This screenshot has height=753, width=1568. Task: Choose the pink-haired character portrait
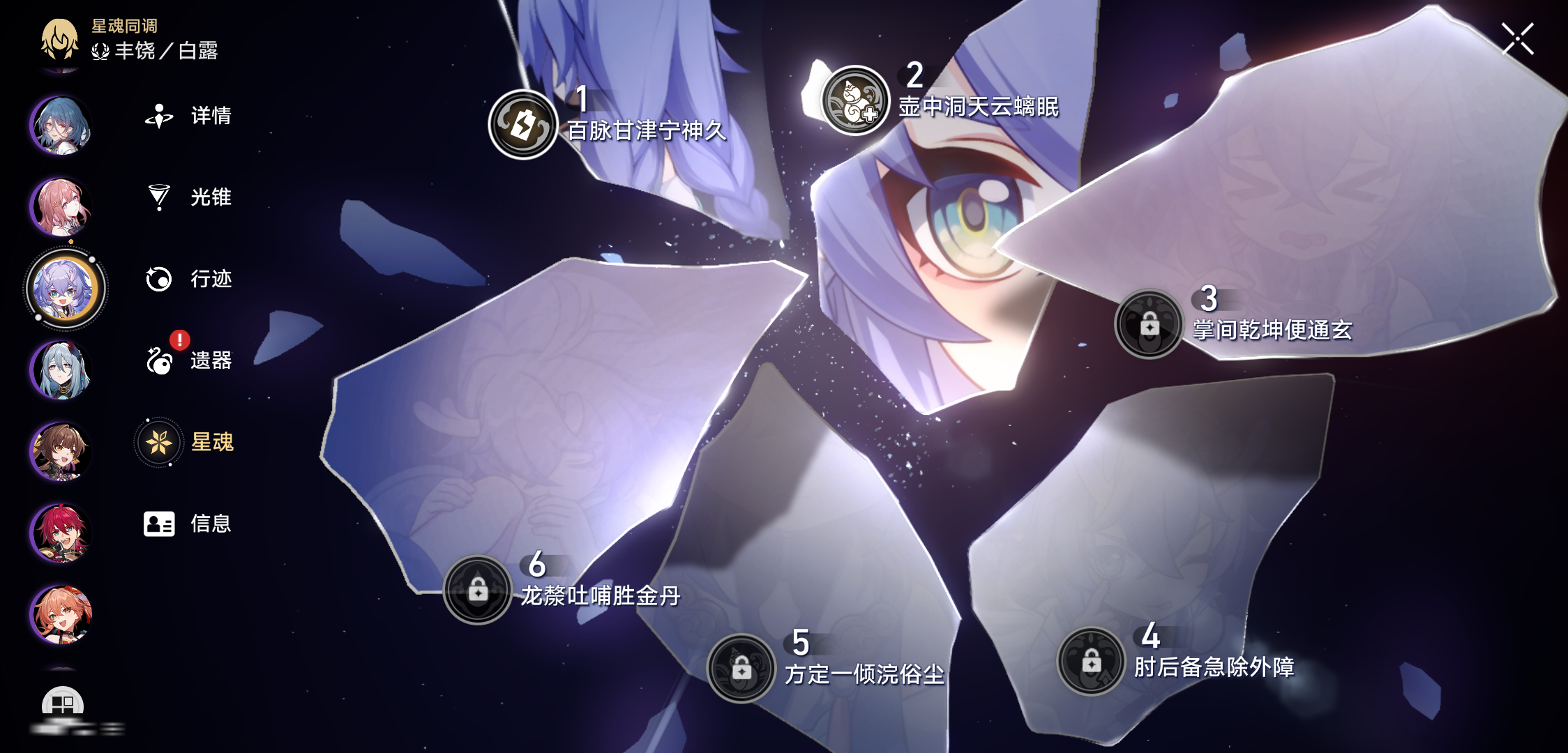(x=61, y=206)
